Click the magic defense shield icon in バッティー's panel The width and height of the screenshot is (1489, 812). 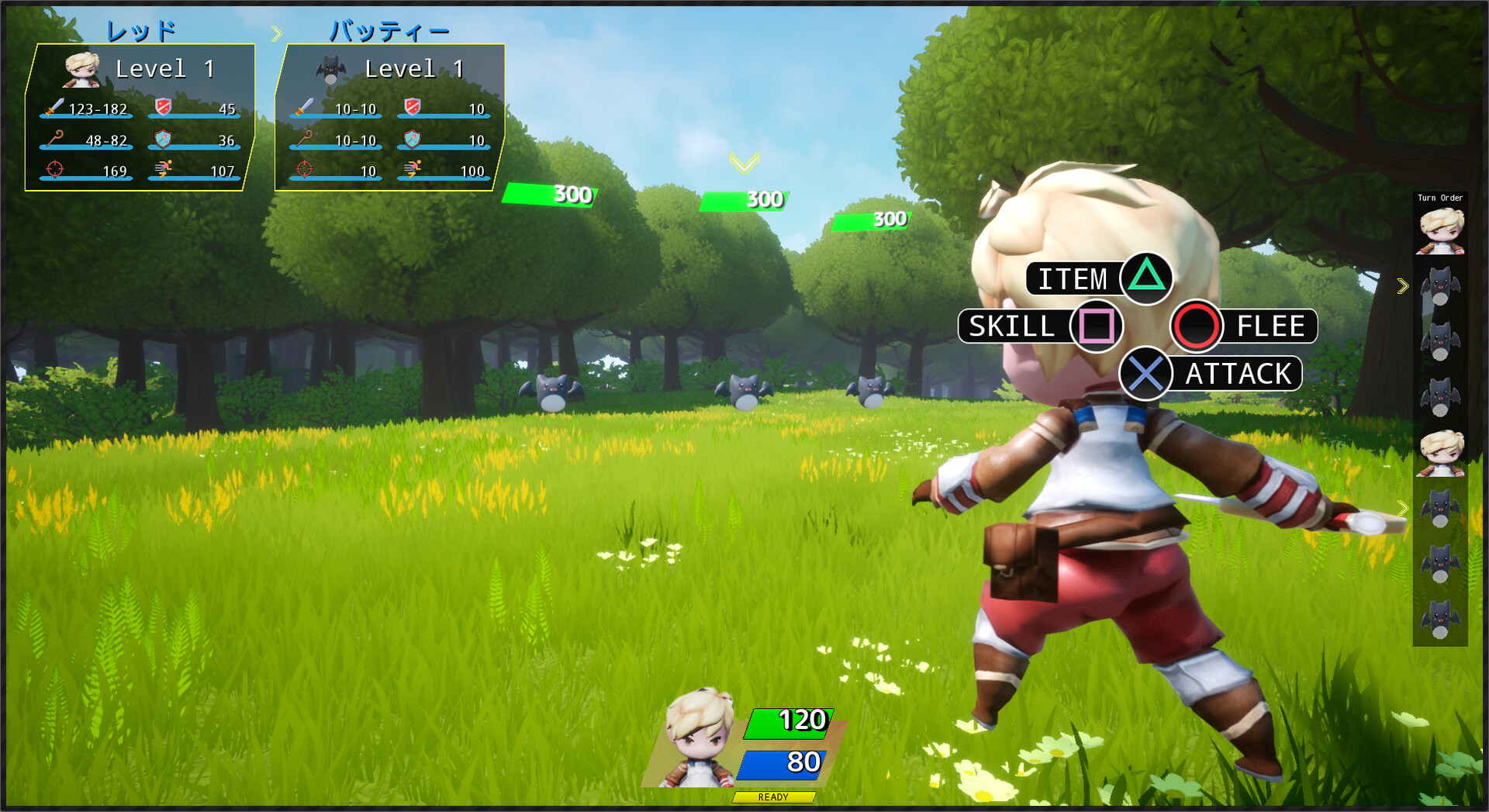pyautogui.click(x=412, y=137)
